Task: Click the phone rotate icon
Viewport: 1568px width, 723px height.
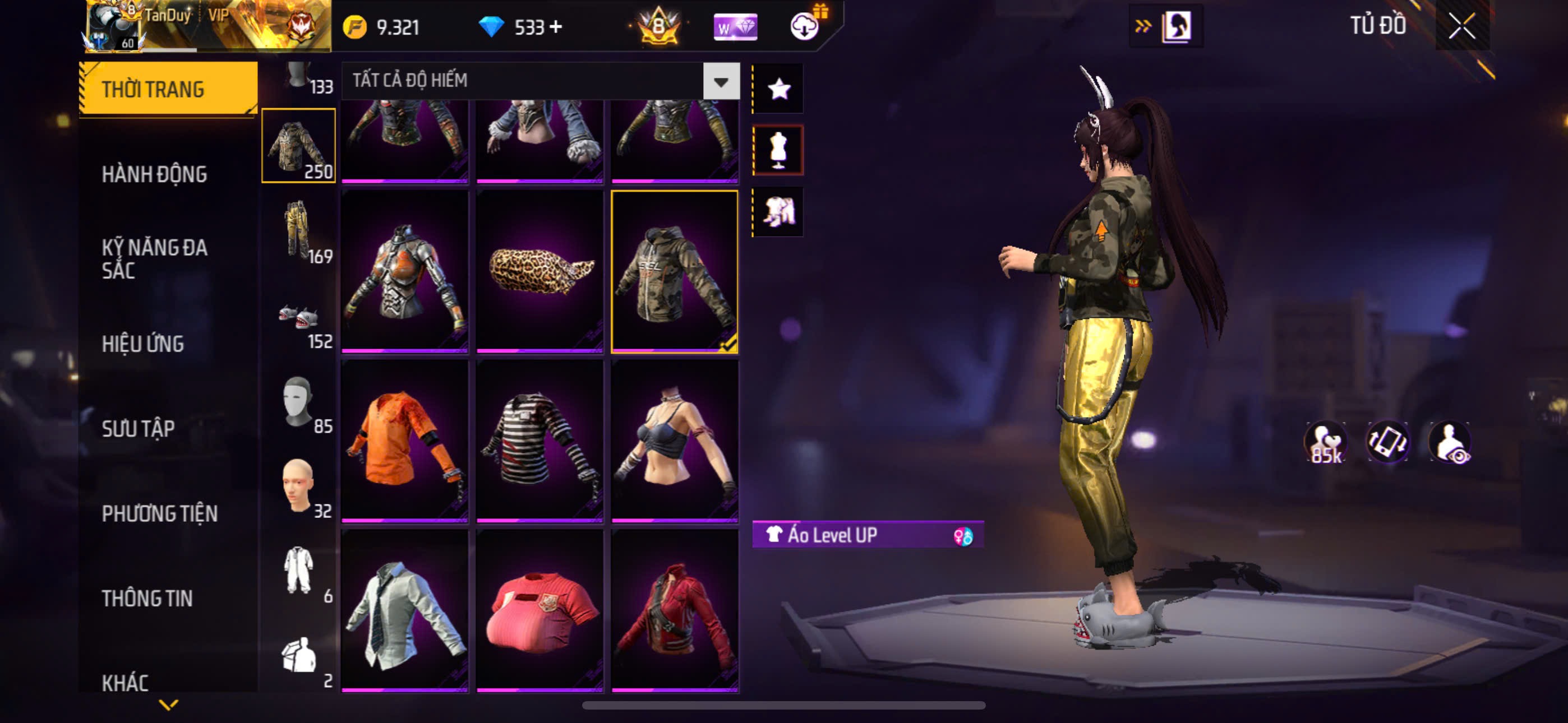Action: pos(1387,441)
